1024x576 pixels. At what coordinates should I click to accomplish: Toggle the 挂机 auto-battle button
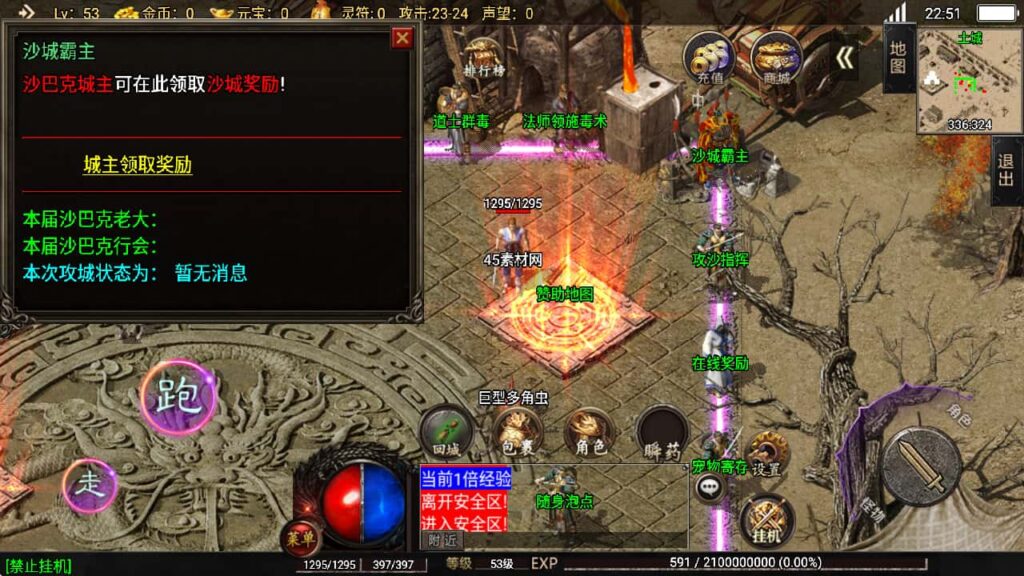[x=767, y=520]
